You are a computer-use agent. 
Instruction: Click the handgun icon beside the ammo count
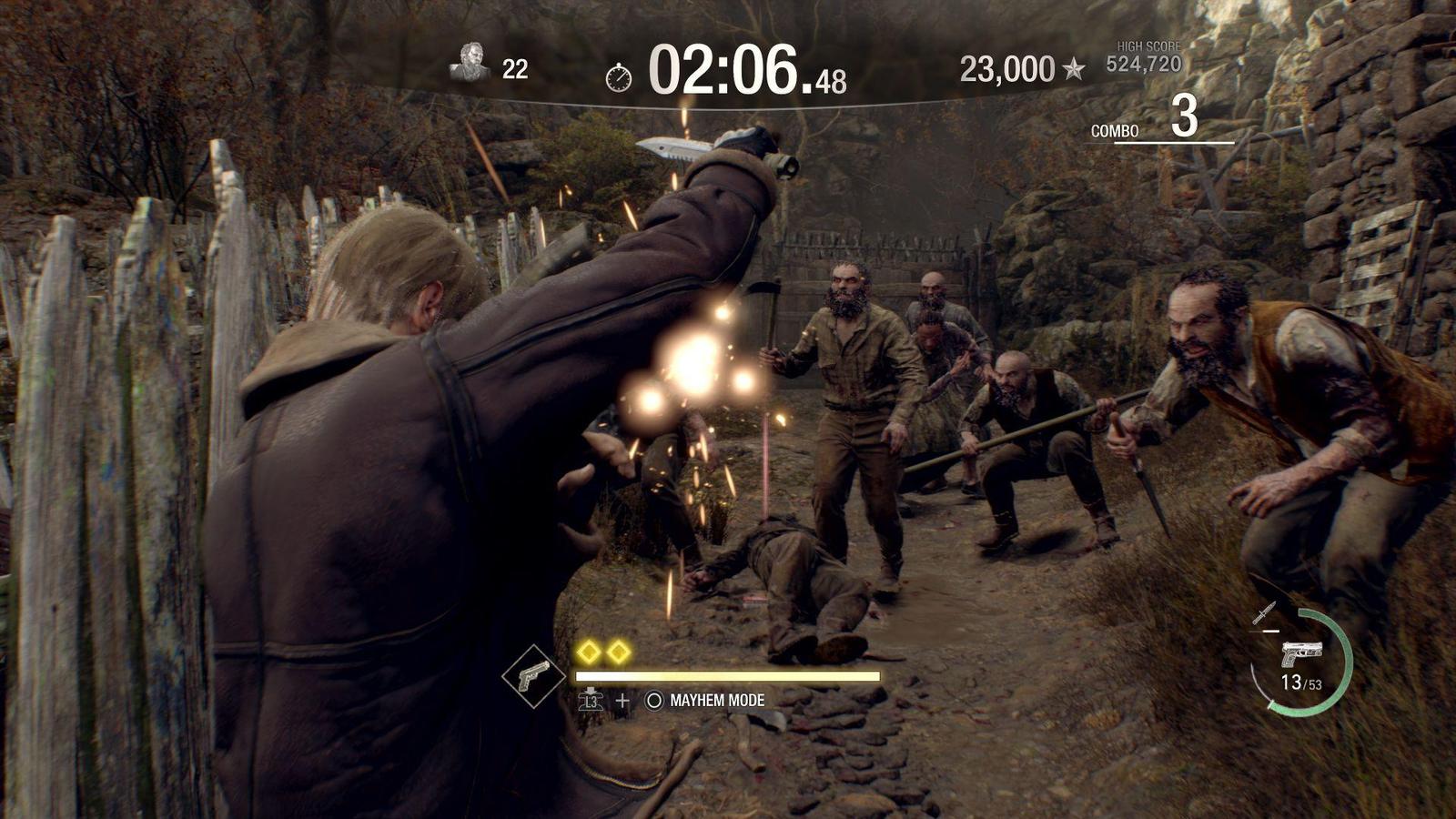(x=1302, y=654)
